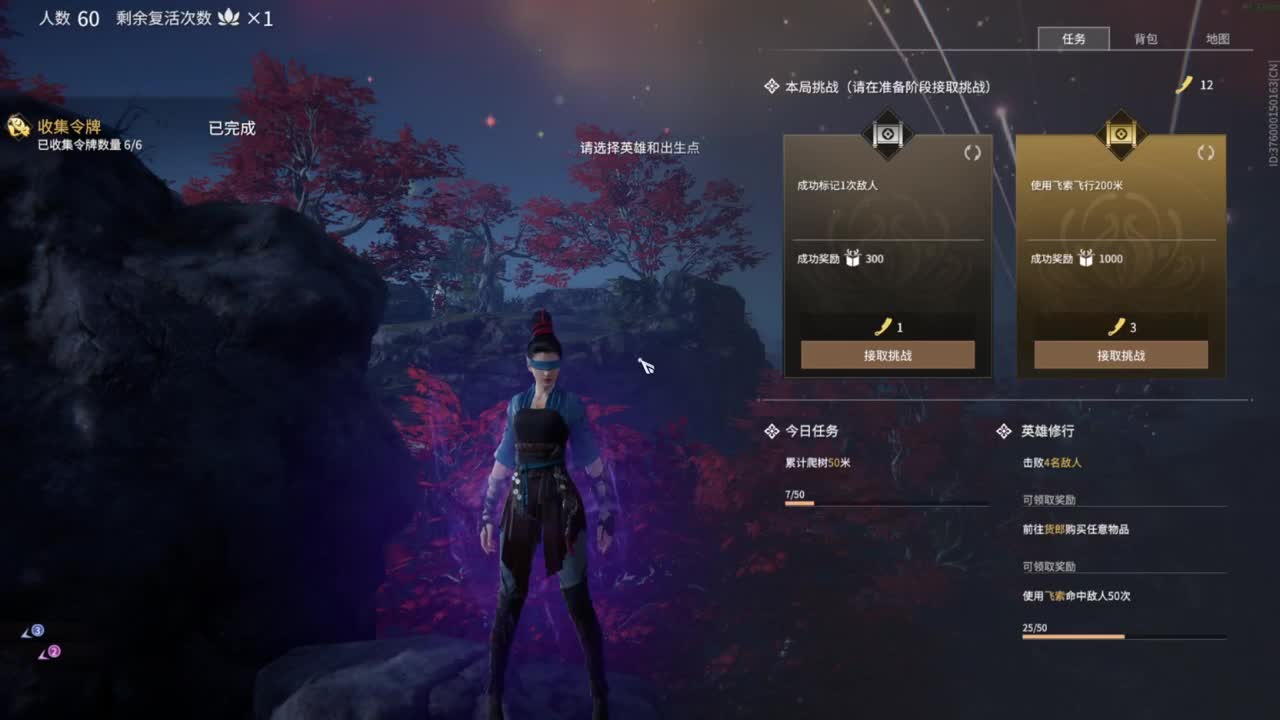The height and width of the screenshot is (720, 1280).
Task: Click the diamond icon beside 英雄修行 header
Action: (x=1002, y=431)
